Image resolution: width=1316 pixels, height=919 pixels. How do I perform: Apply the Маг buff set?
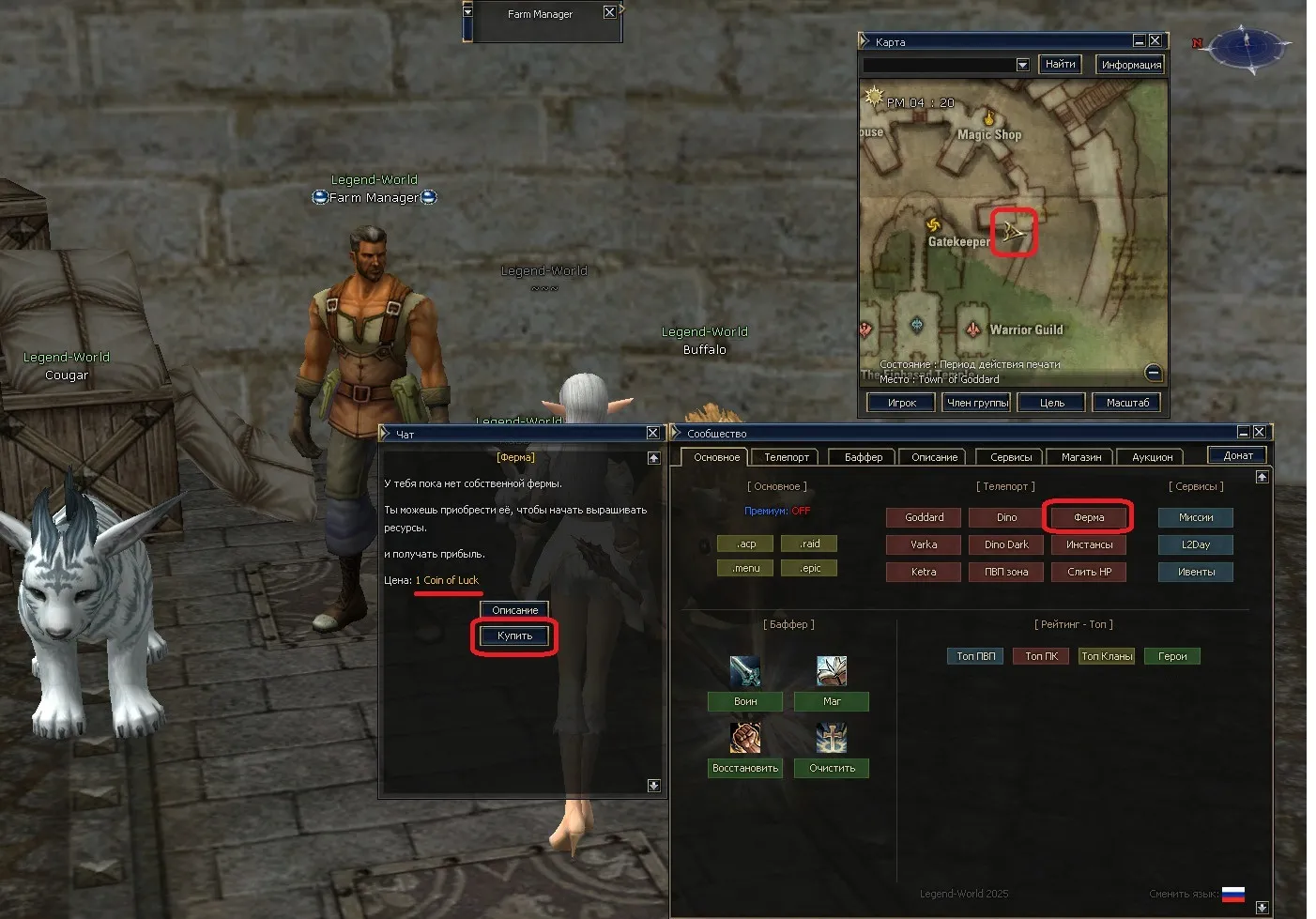coord(832,701)
